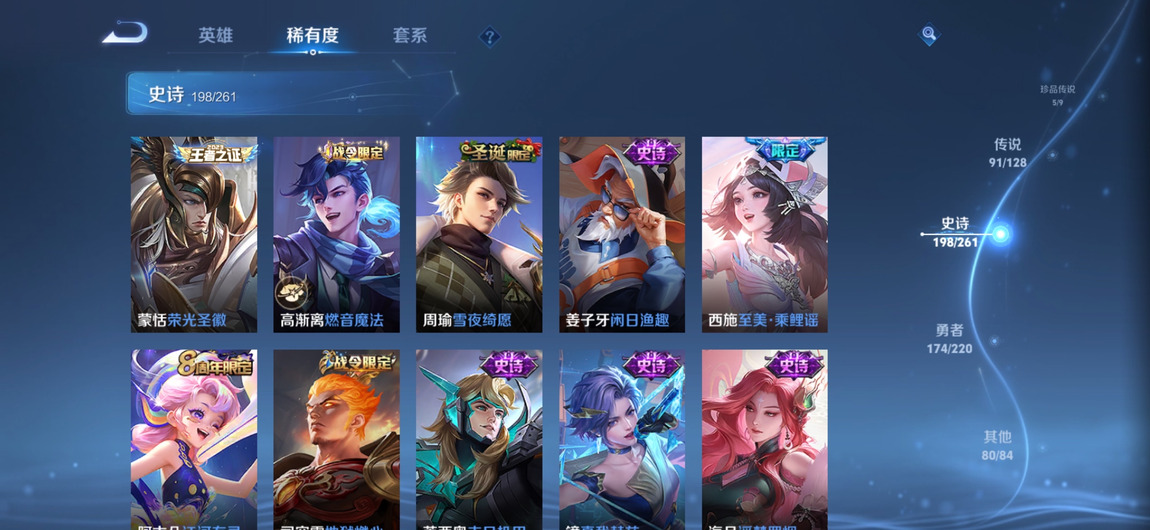The height and width of the screenshot is (530, 1150).
Task: View the purple-haired 镜 skin card
Action: click(622, 438)
